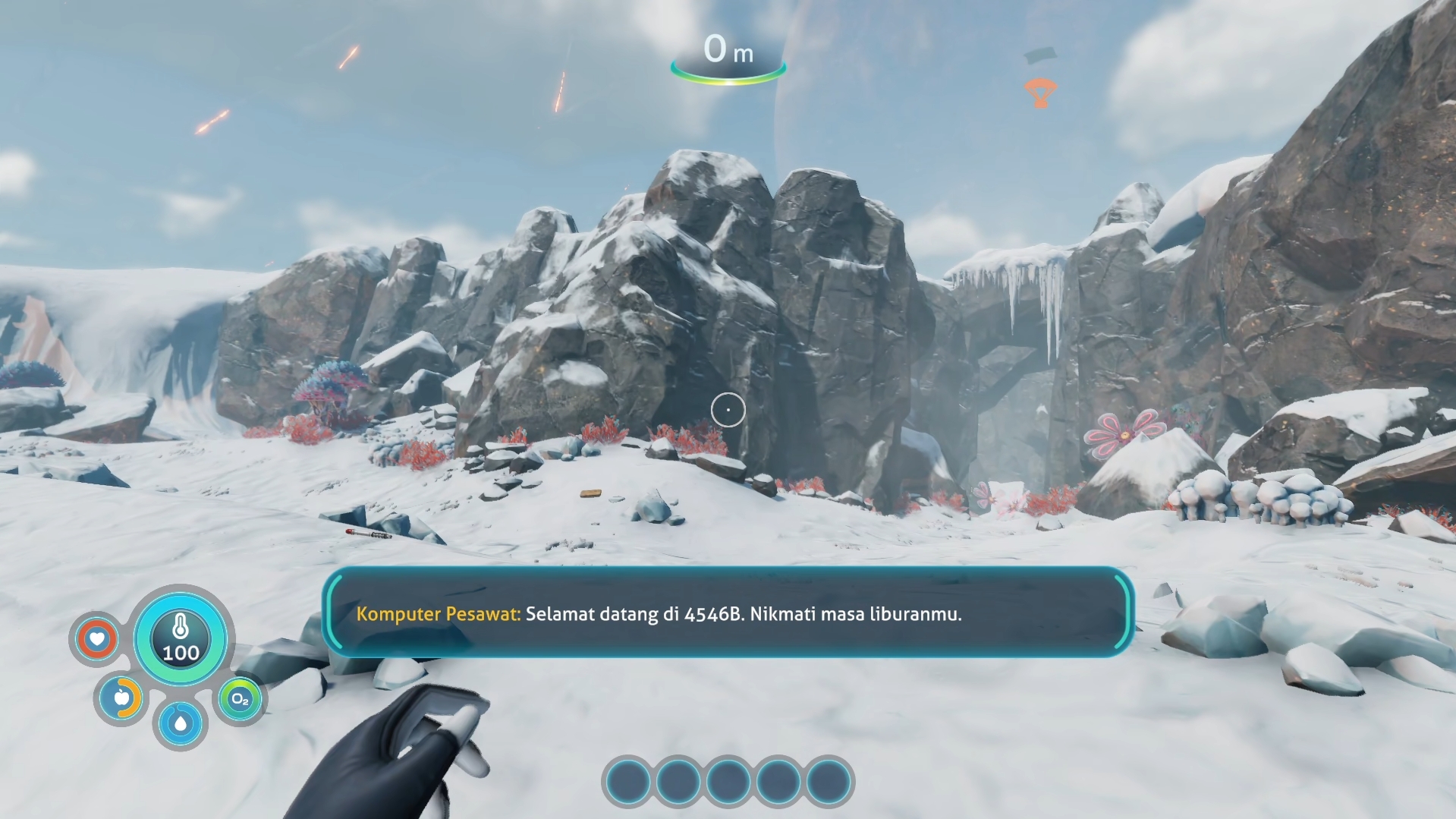Select the orange drop pod beacon marker
The image size is (1456, 819).
1040,93
